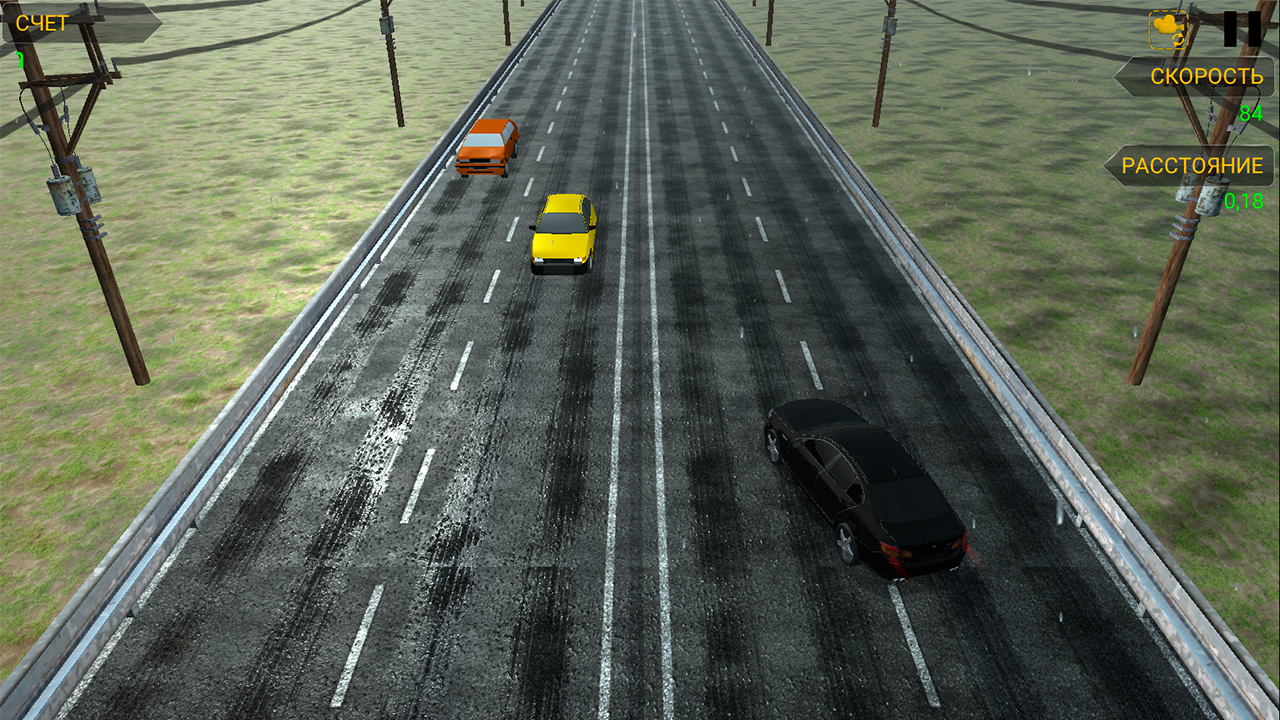
Task: Click the right bar of the pause icon
Action: pos(1255,28)
